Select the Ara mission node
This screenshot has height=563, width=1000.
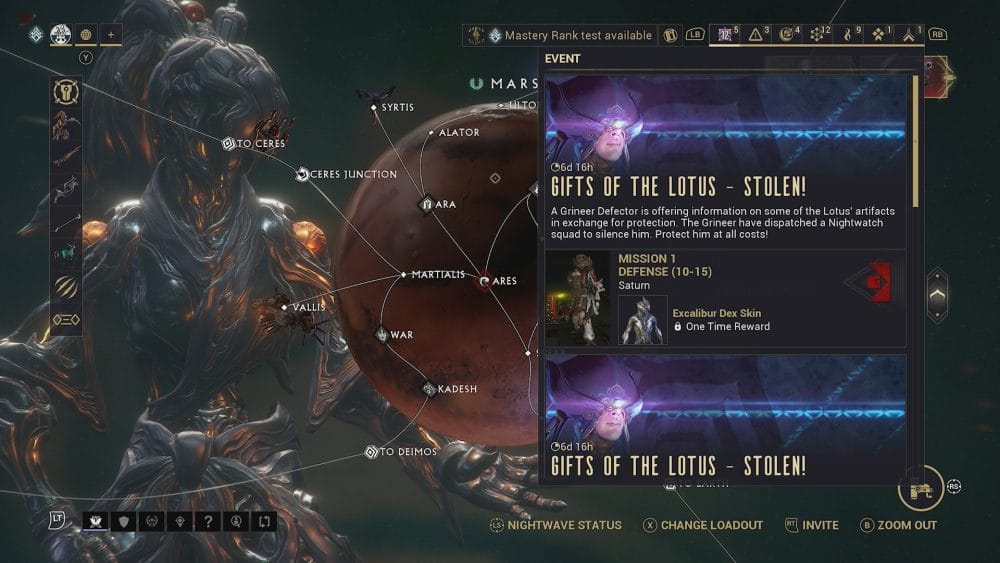tap(426, 204)
